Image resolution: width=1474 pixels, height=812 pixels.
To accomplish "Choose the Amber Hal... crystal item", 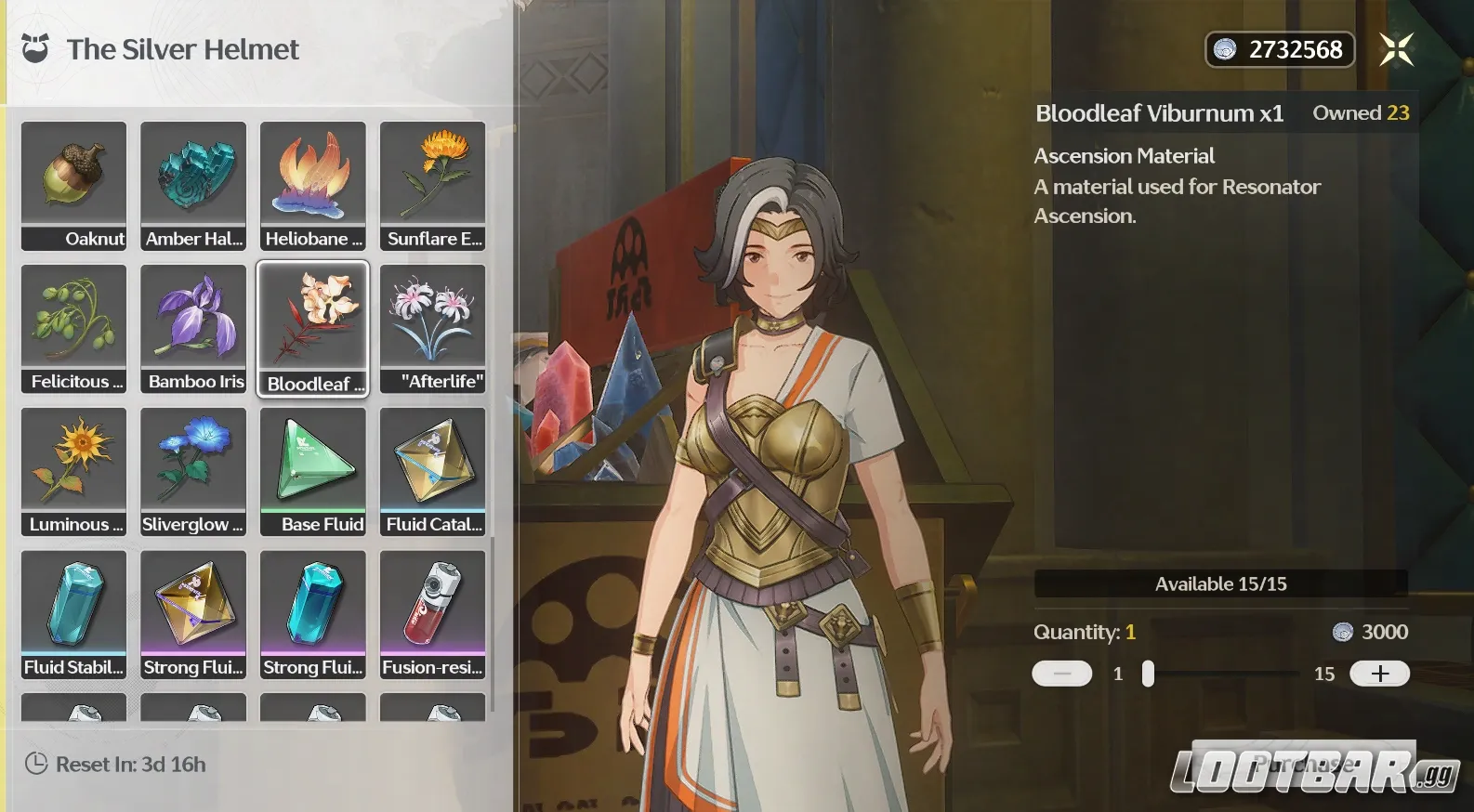I will tap(193, 185).
